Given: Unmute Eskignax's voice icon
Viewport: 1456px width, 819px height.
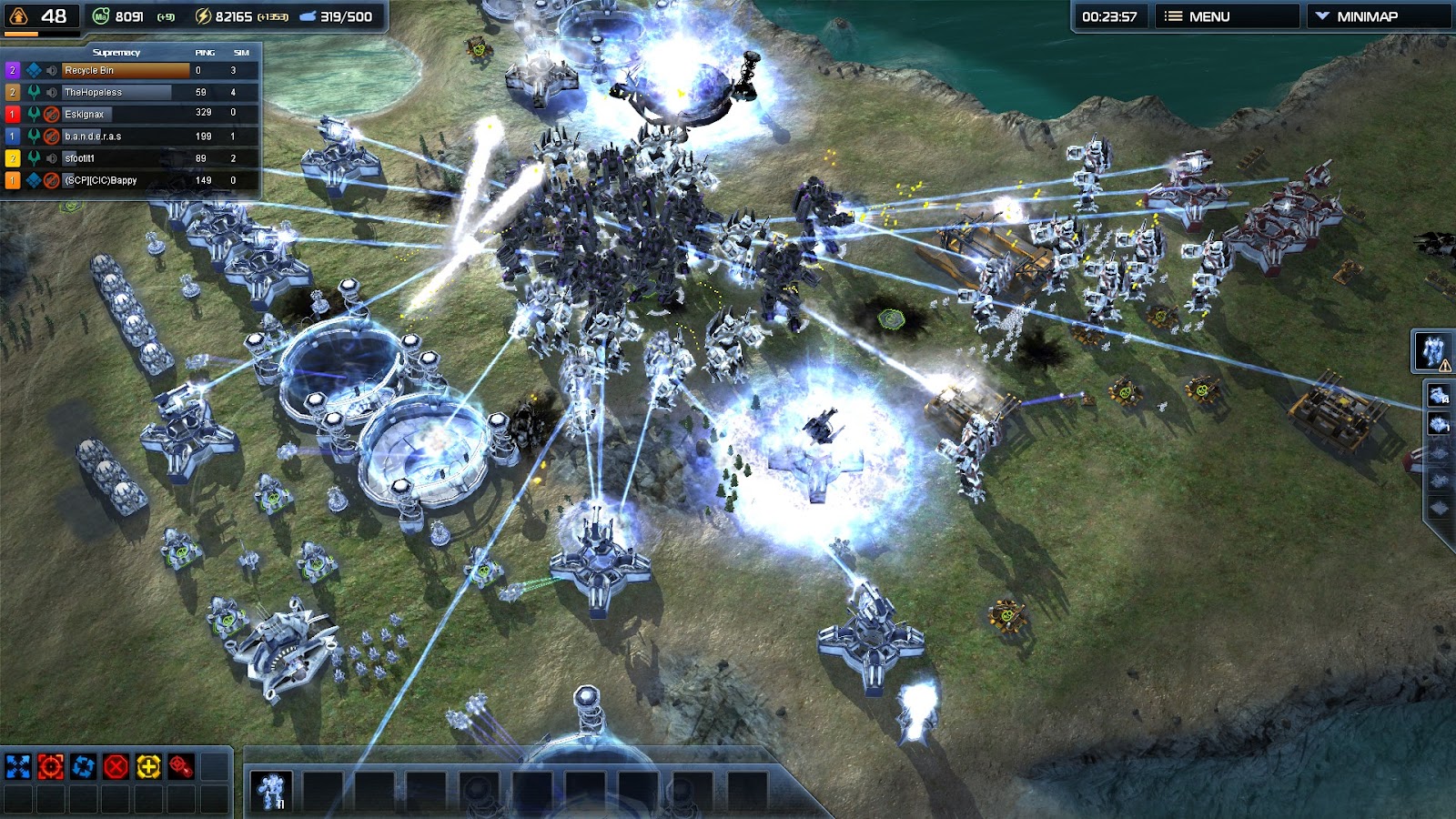Looking at the screenshot, I should [52, 115].
